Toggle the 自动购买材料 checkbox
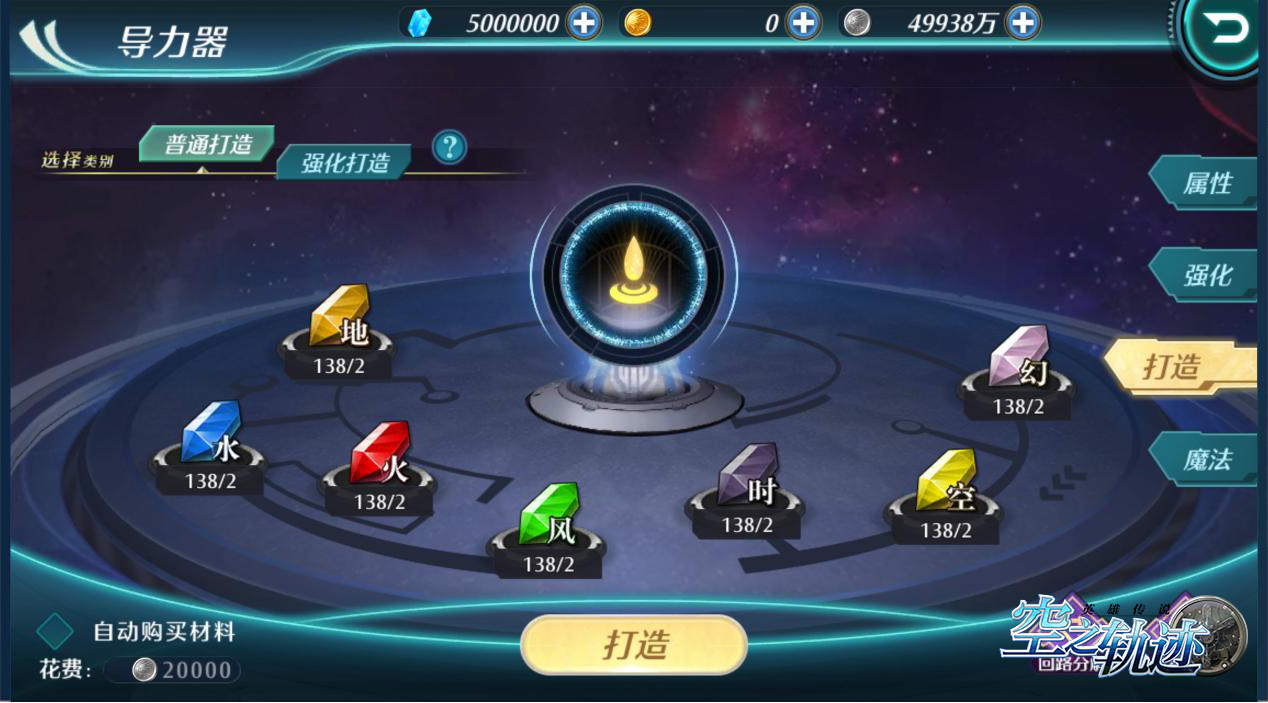Image resolution: width=1268 pixels, height=703 pixels. pyautogui.click(x=55, y=632)
